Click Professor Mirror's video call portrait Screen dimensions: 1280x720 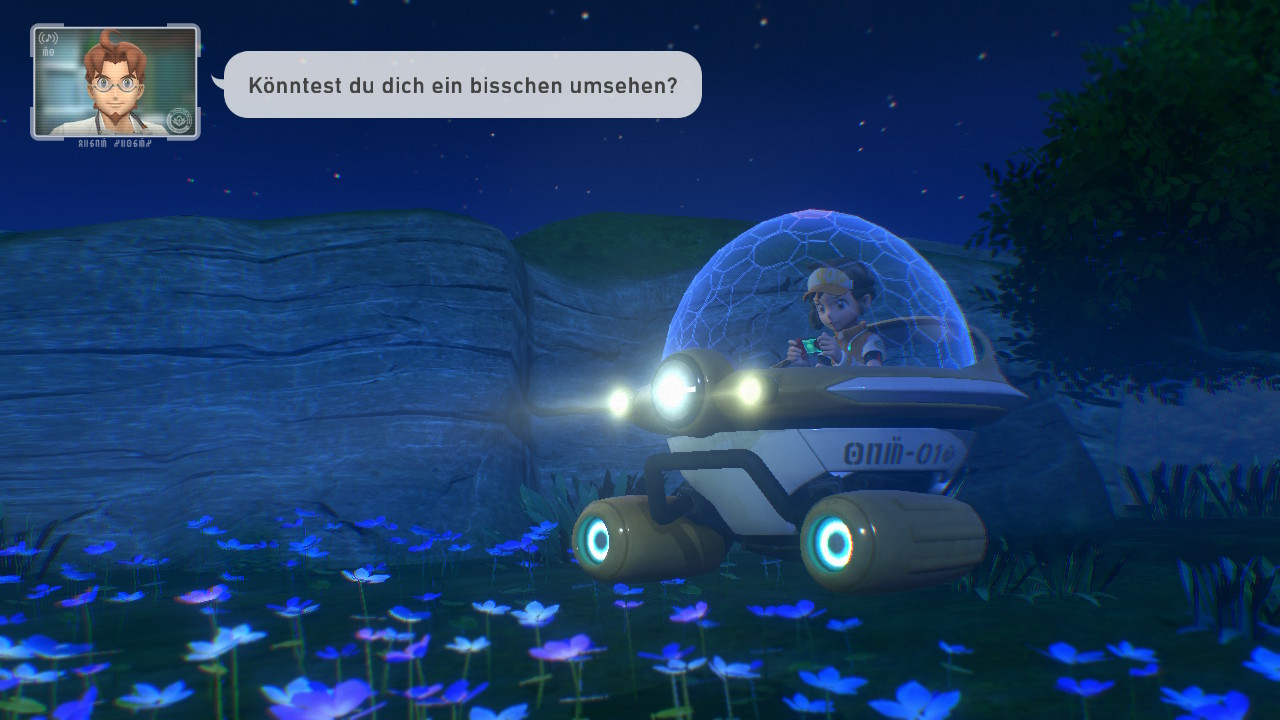tap(115, 82)
